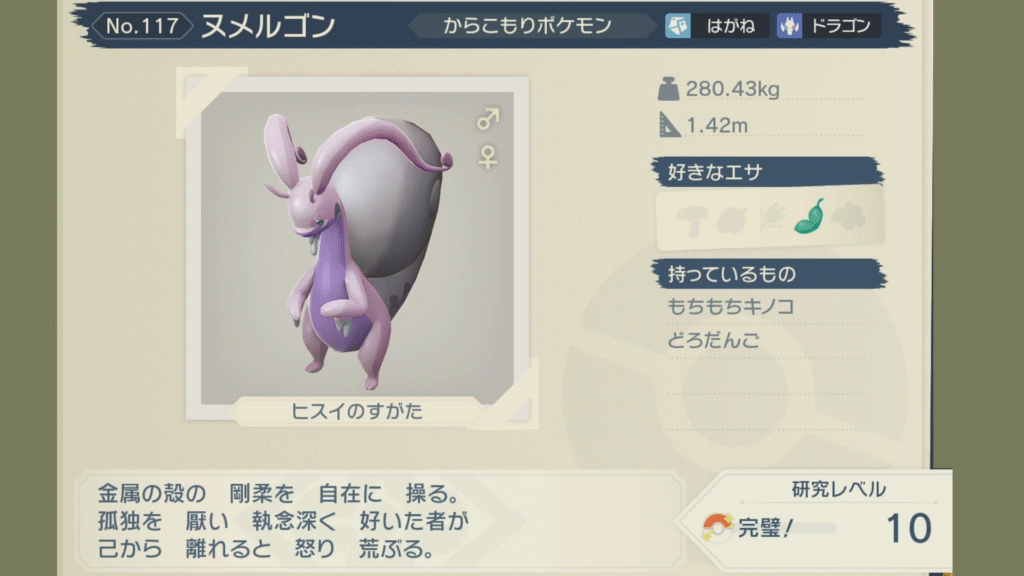This screenshot has height=576, width=1024.
Task: Click the ヒスイのすがた form label
Action: pos(358,411)
